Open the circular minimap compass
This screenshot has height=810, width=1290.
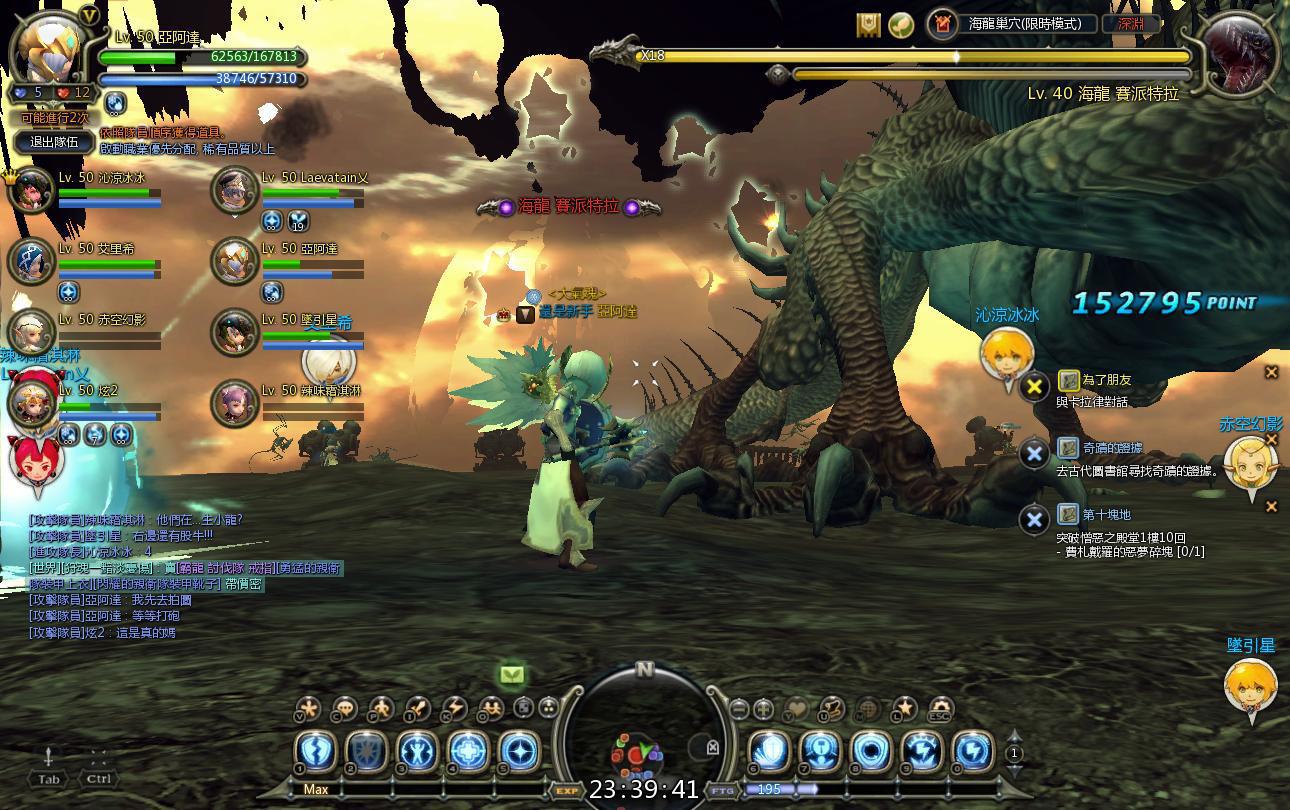644,735
